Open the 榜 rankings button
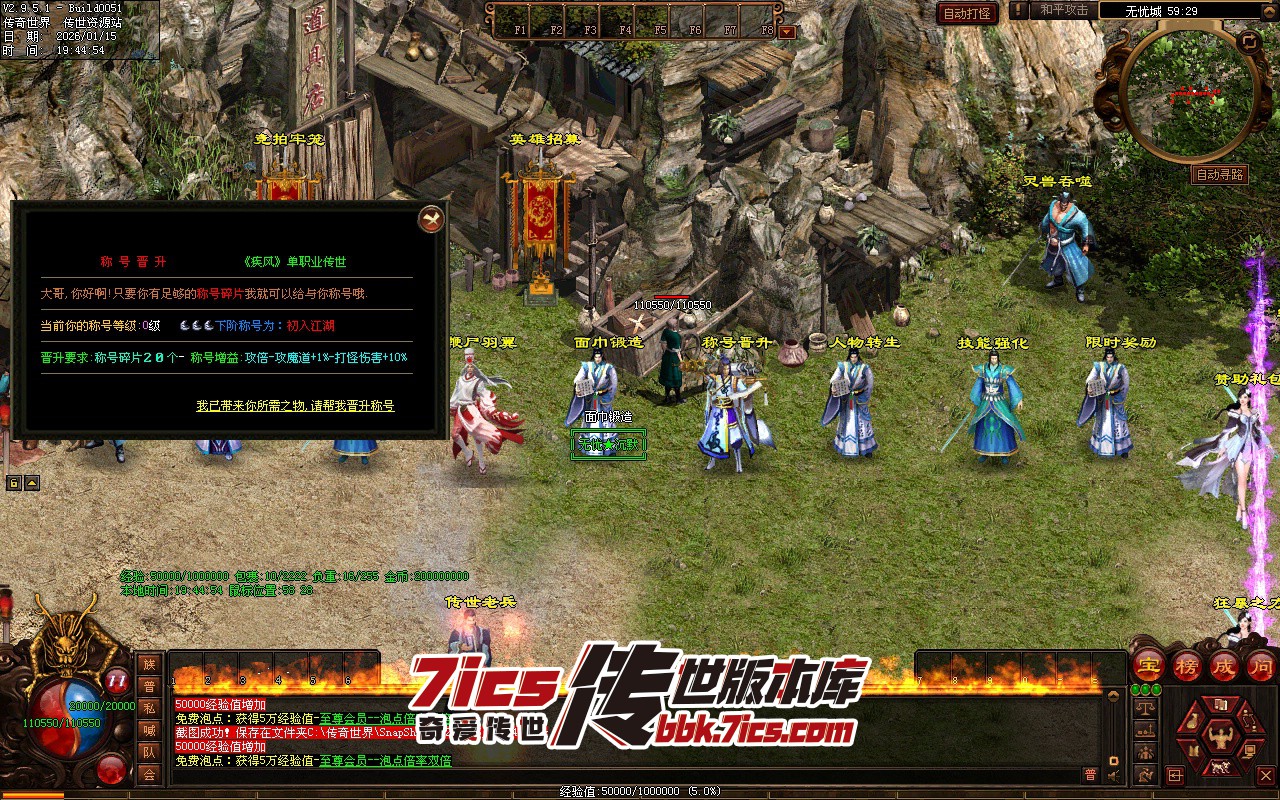The width and height of the screenshot is (1280, 800). point(1187,666)
